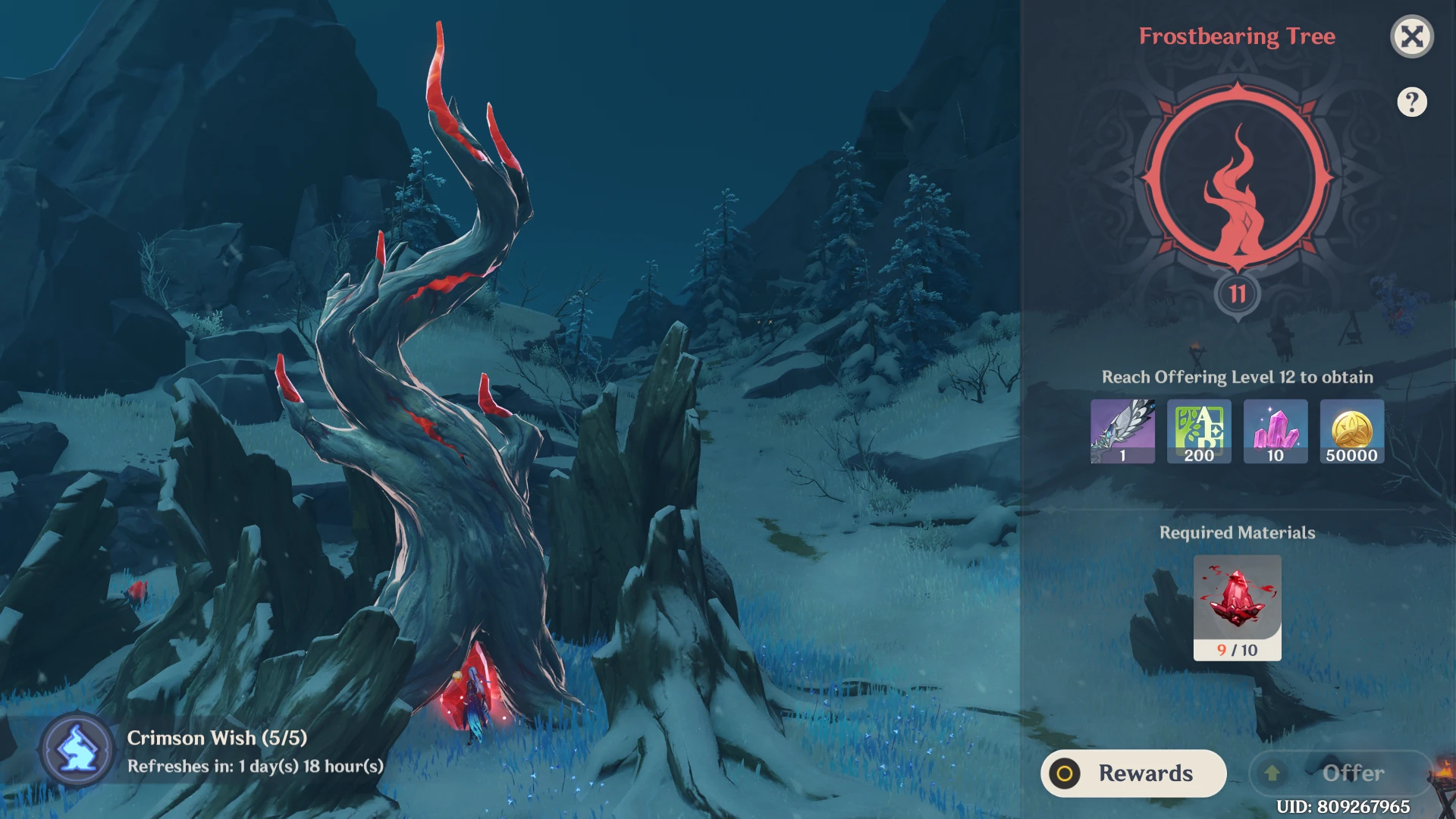The height and width of the screenshot is (819, 1456).
Task: Select the Crimson Agate required material
Action: (x=1237, y=607)
